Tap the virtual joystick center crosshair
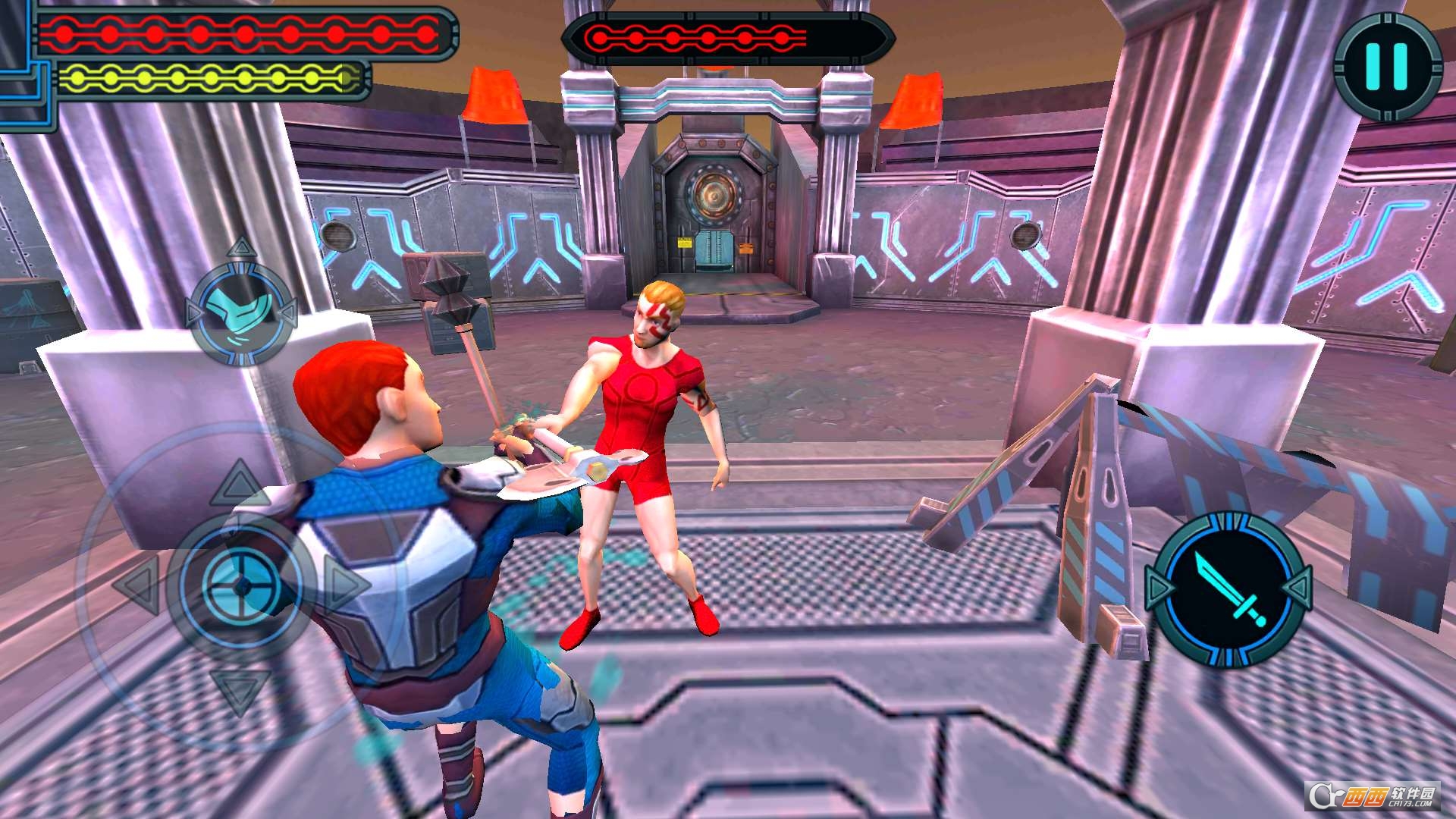1456x819 pixels. (x=242, y=585)
